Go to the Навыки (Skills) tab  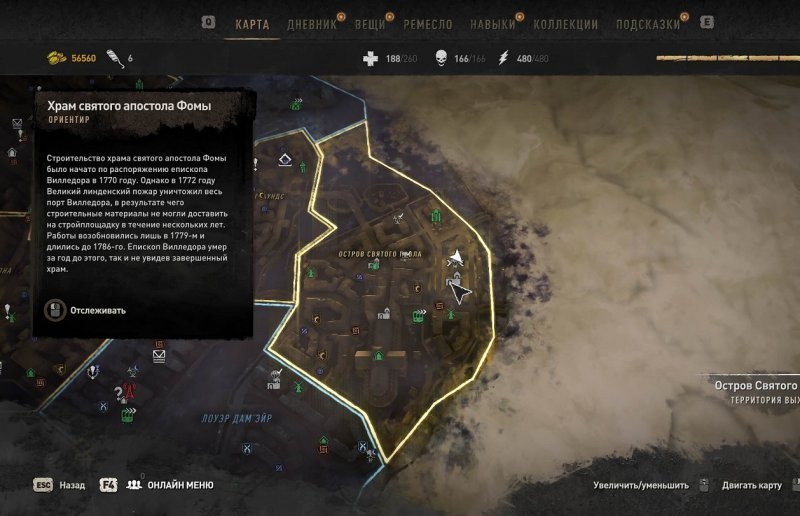tap(494, 24)
